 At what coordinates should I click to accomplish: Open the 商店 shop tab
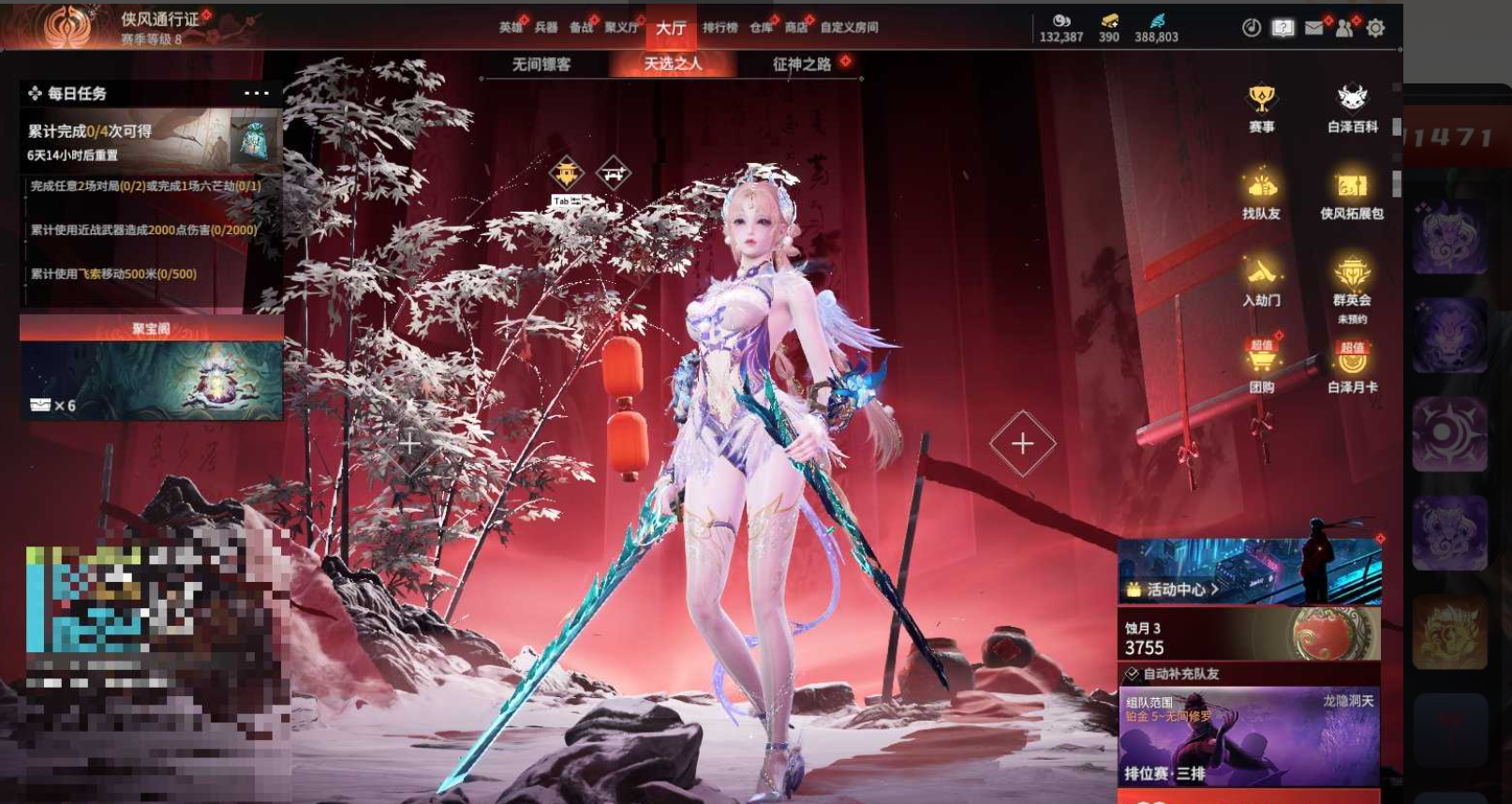click(796, 27)
